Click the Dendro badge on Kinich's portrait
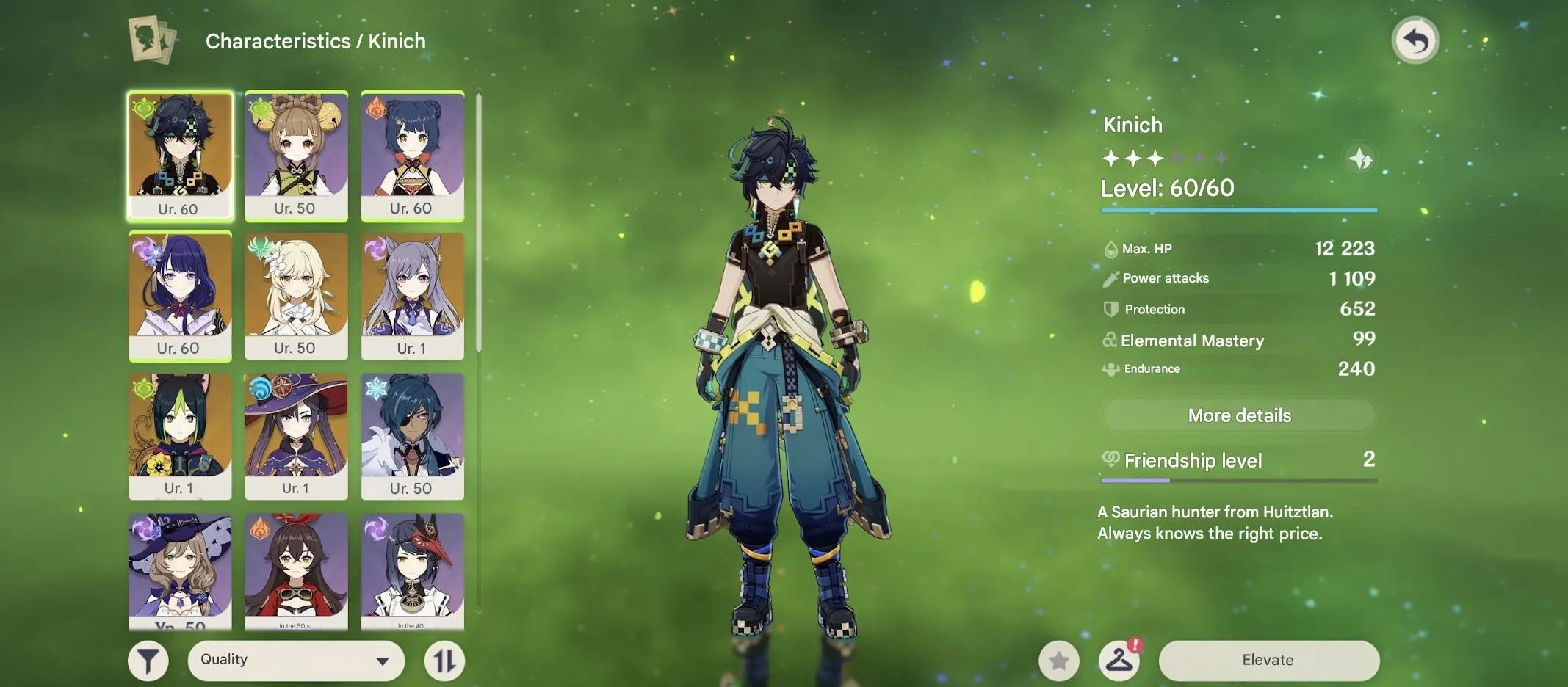 145,109
